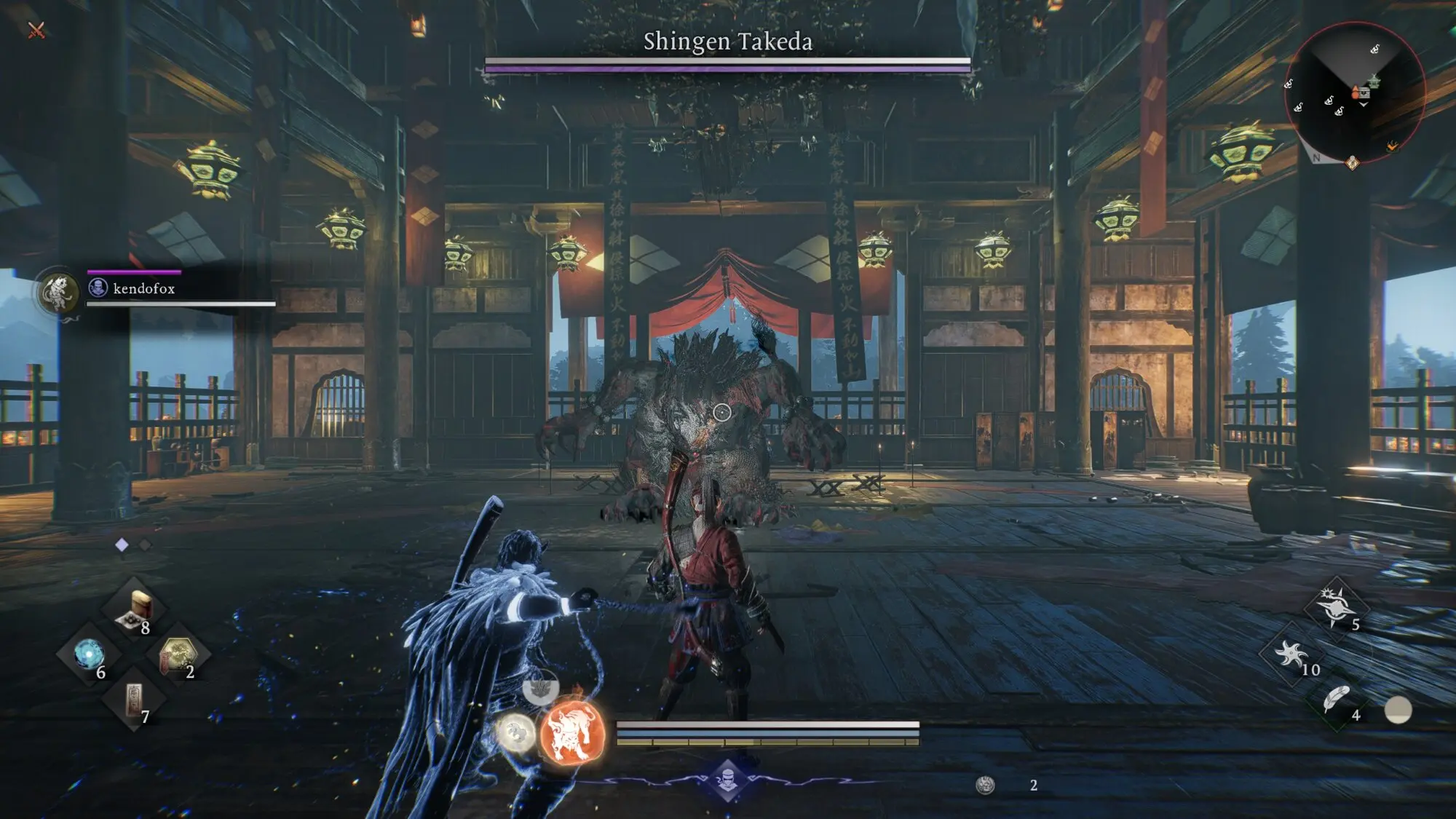The image size is (1456, 819).
Task: Select the medicine pouch item slot
Action: pyautogui.click(x=134, y=609)
